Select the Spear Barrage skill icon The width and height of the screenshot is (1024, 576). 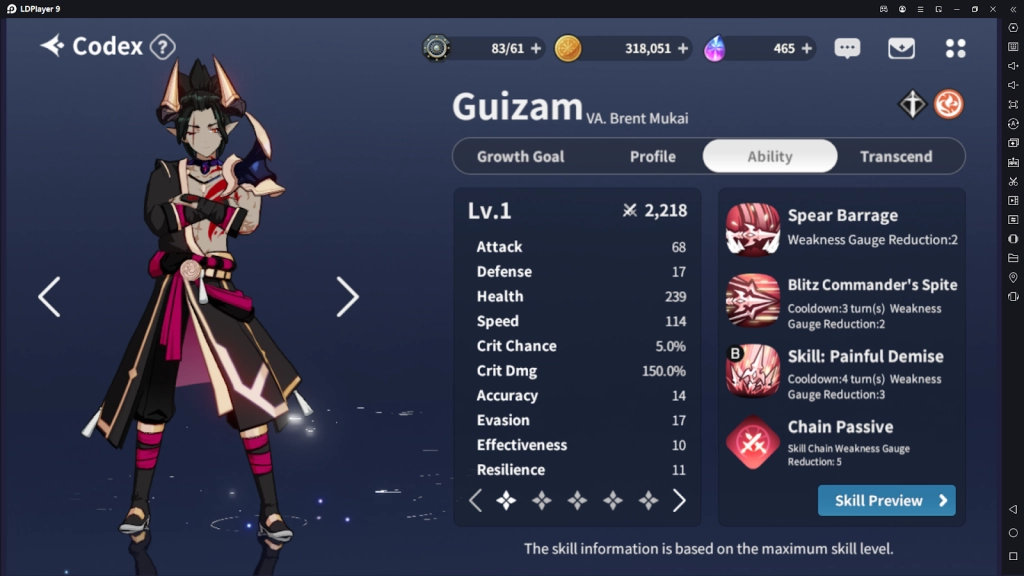pos(752,229)
